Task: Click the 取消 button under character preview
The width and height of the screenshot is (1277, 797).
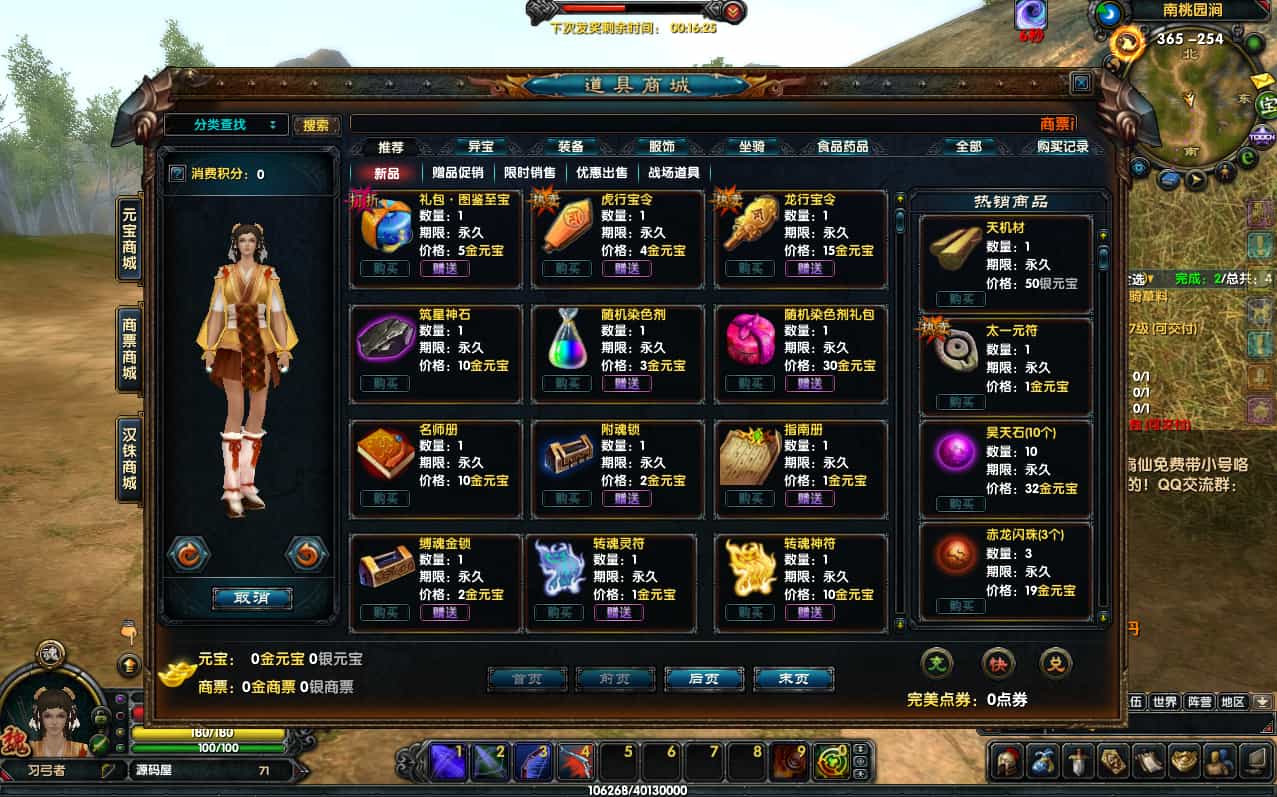Action: coord(252,598)
